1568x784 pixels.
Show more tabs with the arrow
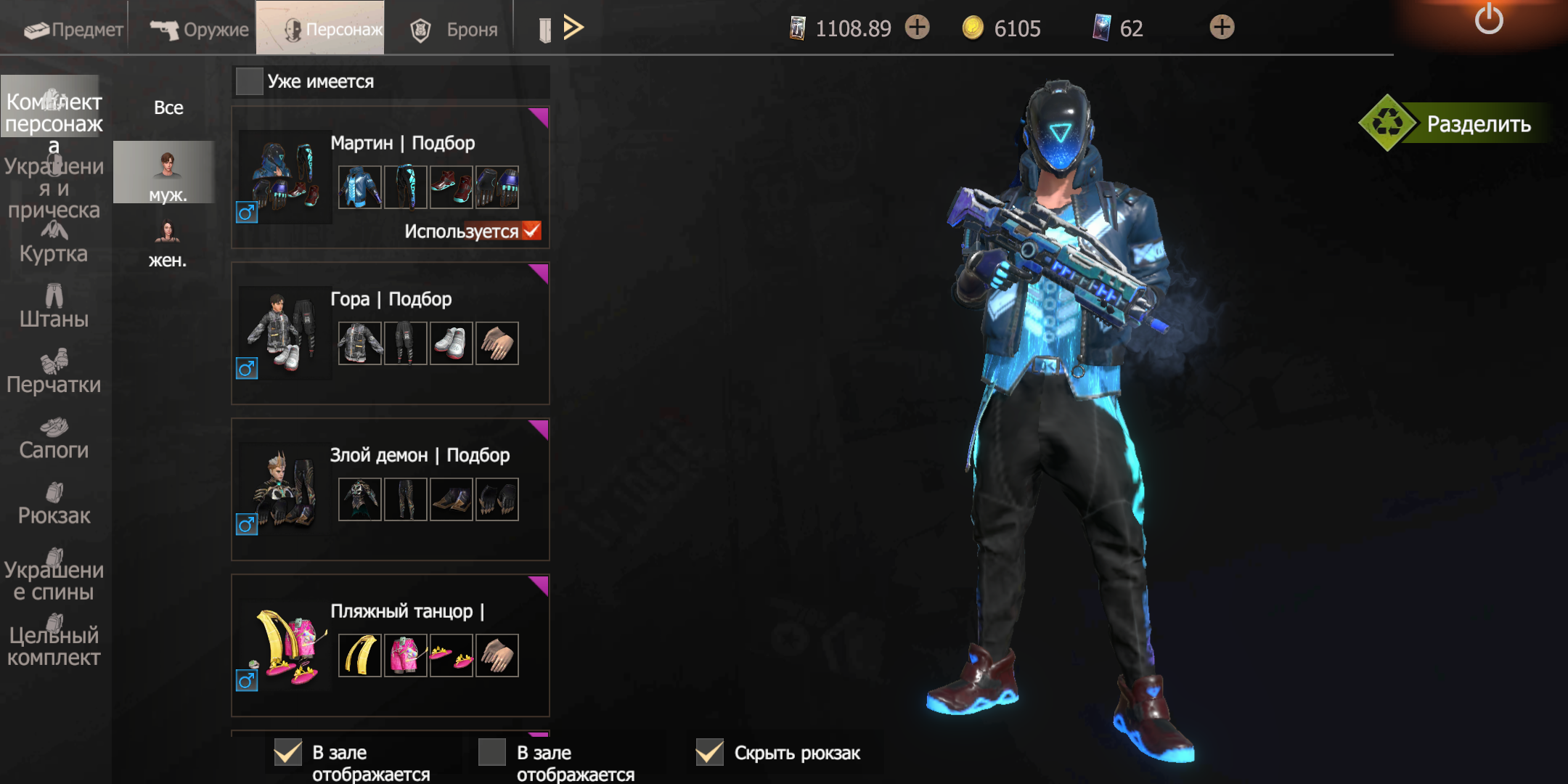click(x=573, y=28)
